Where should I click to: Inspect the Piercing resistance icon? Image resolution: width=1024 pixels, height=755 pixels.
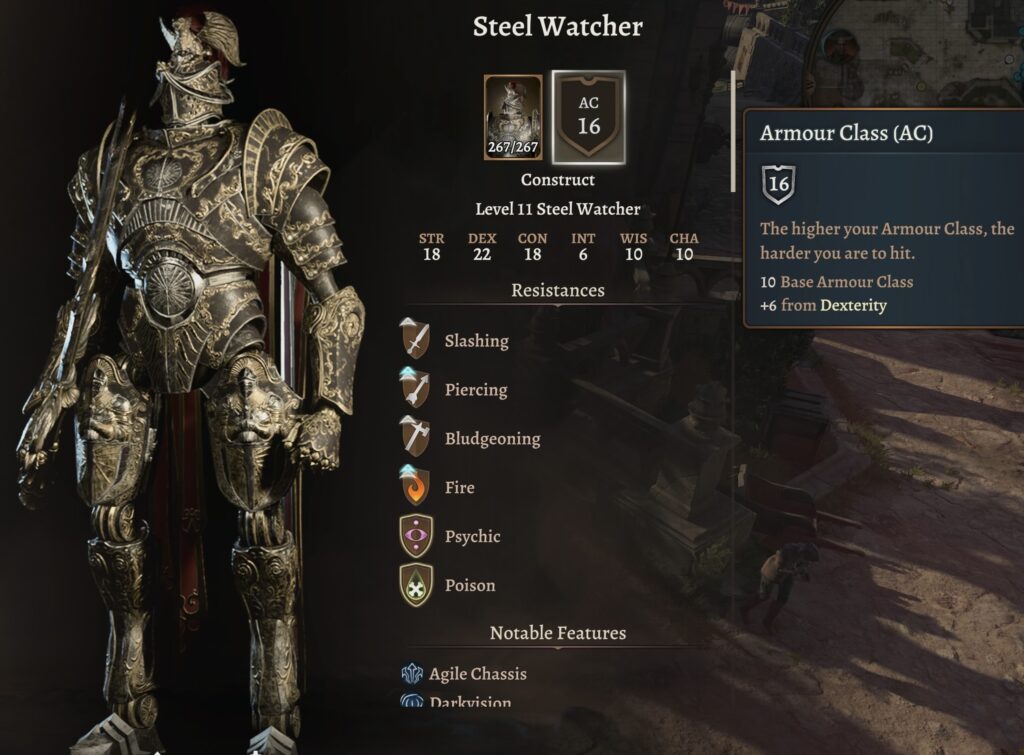coord(416,389)
